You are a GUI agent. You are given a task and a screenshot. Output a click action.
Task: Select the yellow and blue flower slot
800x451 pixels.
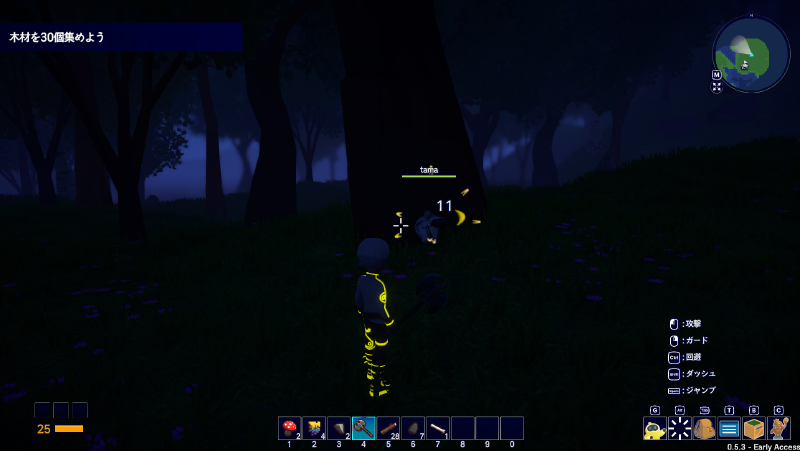point(314,428)
